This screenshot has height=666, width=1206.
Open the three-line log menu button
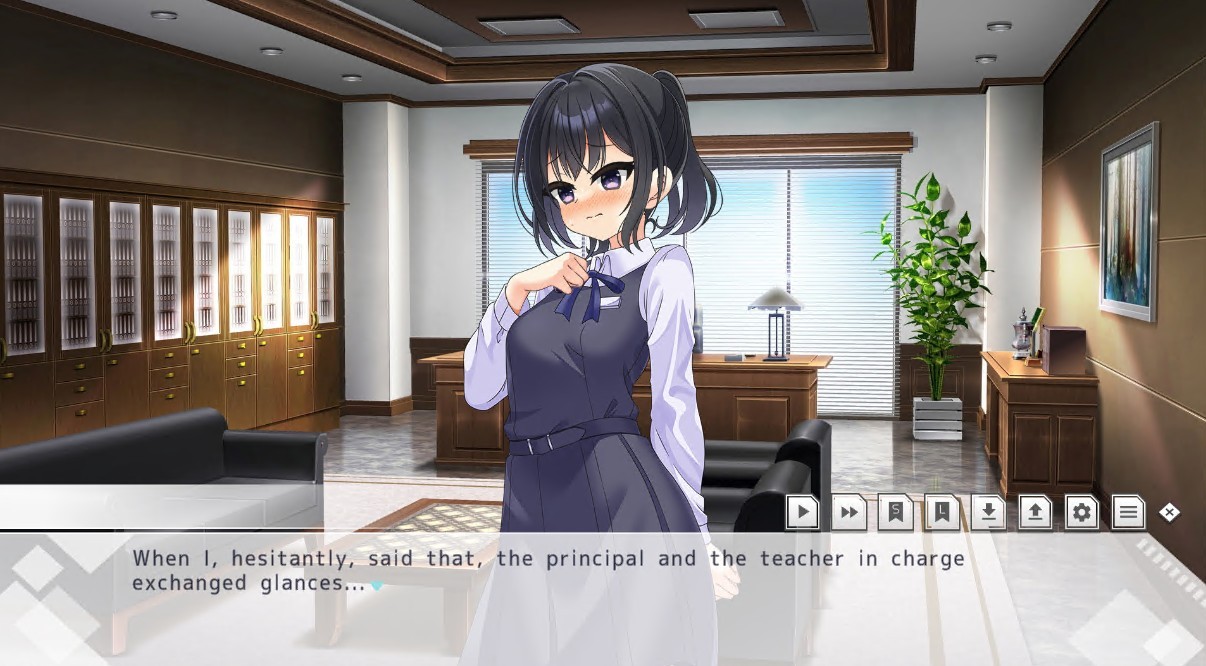click(1128, 513)
